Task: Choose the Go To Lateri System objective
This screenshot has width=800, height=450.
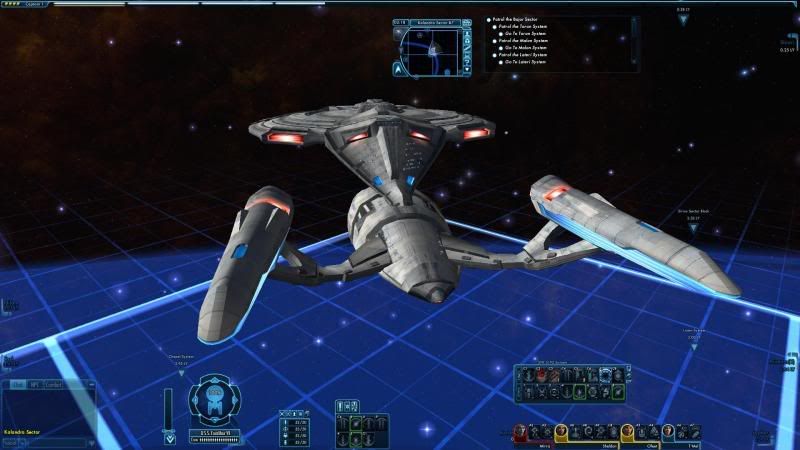Action: 524,61
